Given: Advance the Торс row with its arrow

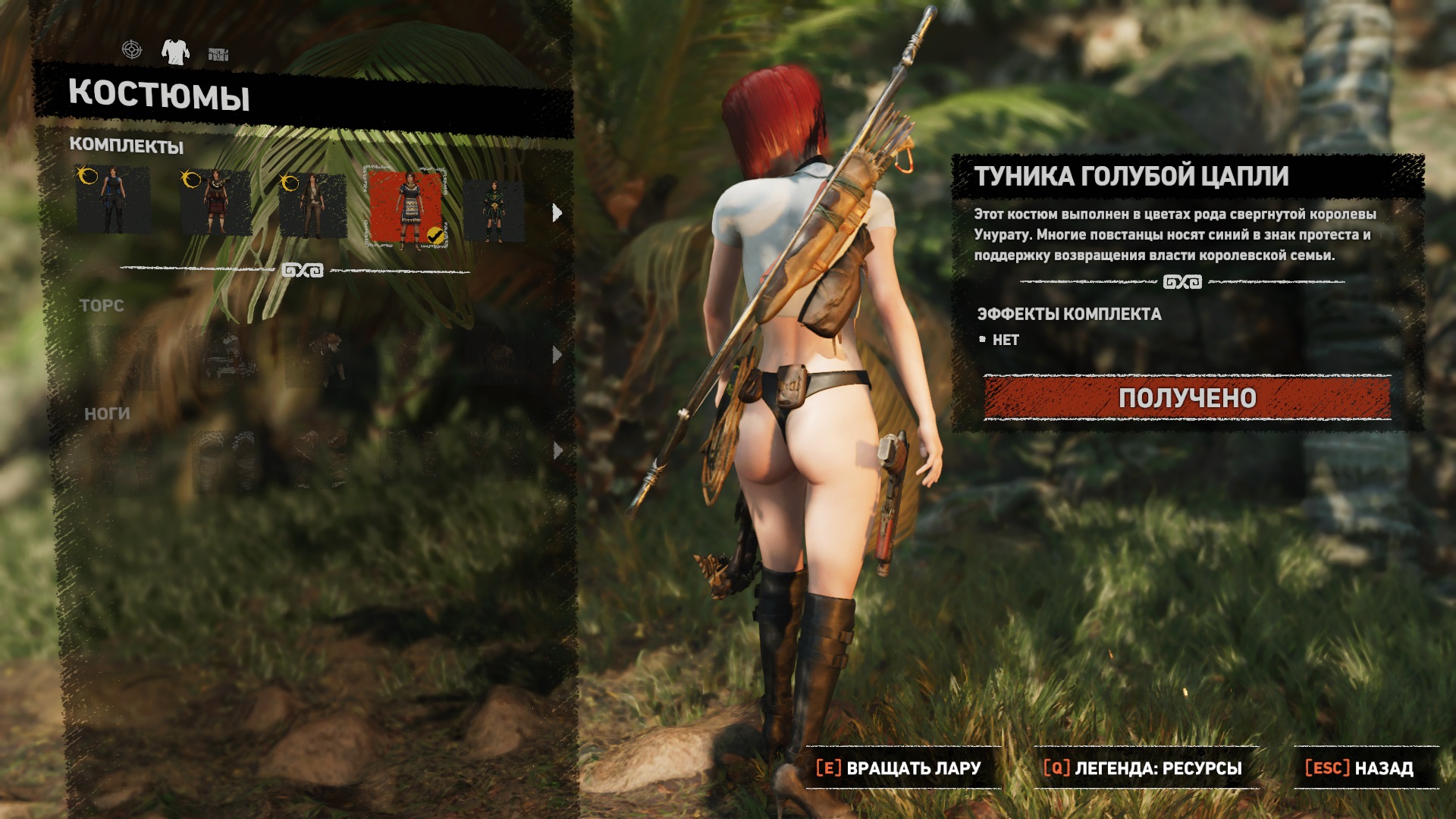Looking at the screenshot, I should coord(557,354).
